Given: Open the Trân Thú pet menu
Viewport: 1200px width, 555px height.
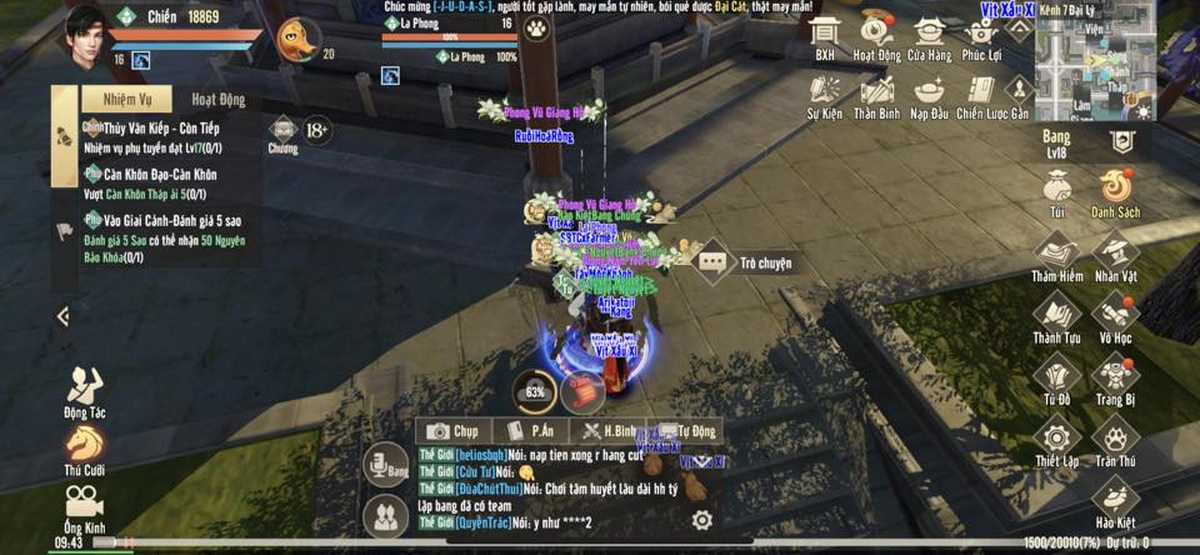Looking at the screenshot, I should [1115, 441].
